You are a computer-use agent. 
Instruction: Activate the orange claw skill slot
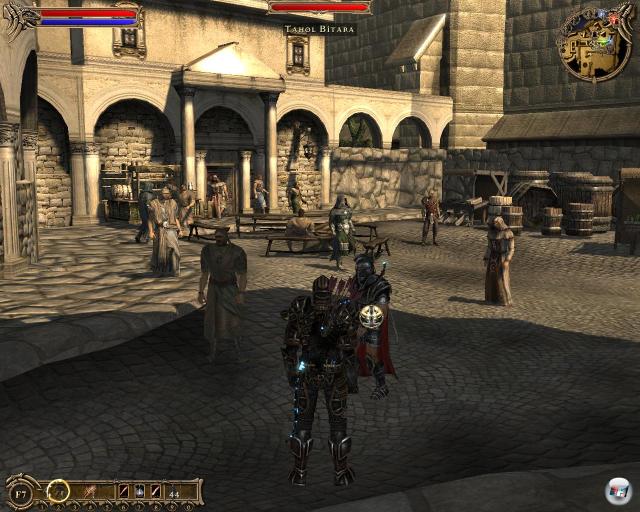[x=88, y=491]
